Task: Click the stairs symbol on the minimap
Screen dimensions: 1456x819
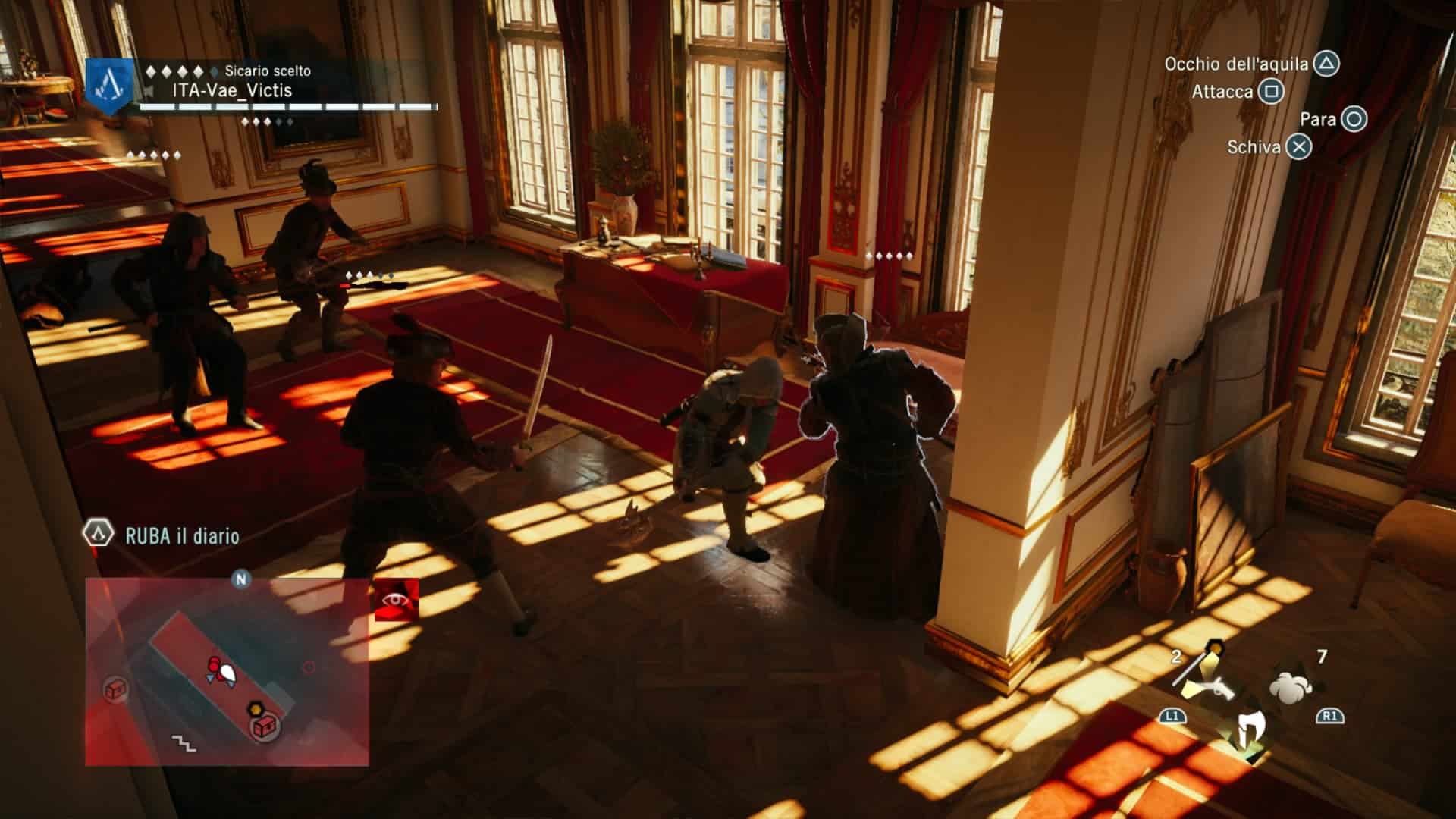Action: tap(184, 742)
